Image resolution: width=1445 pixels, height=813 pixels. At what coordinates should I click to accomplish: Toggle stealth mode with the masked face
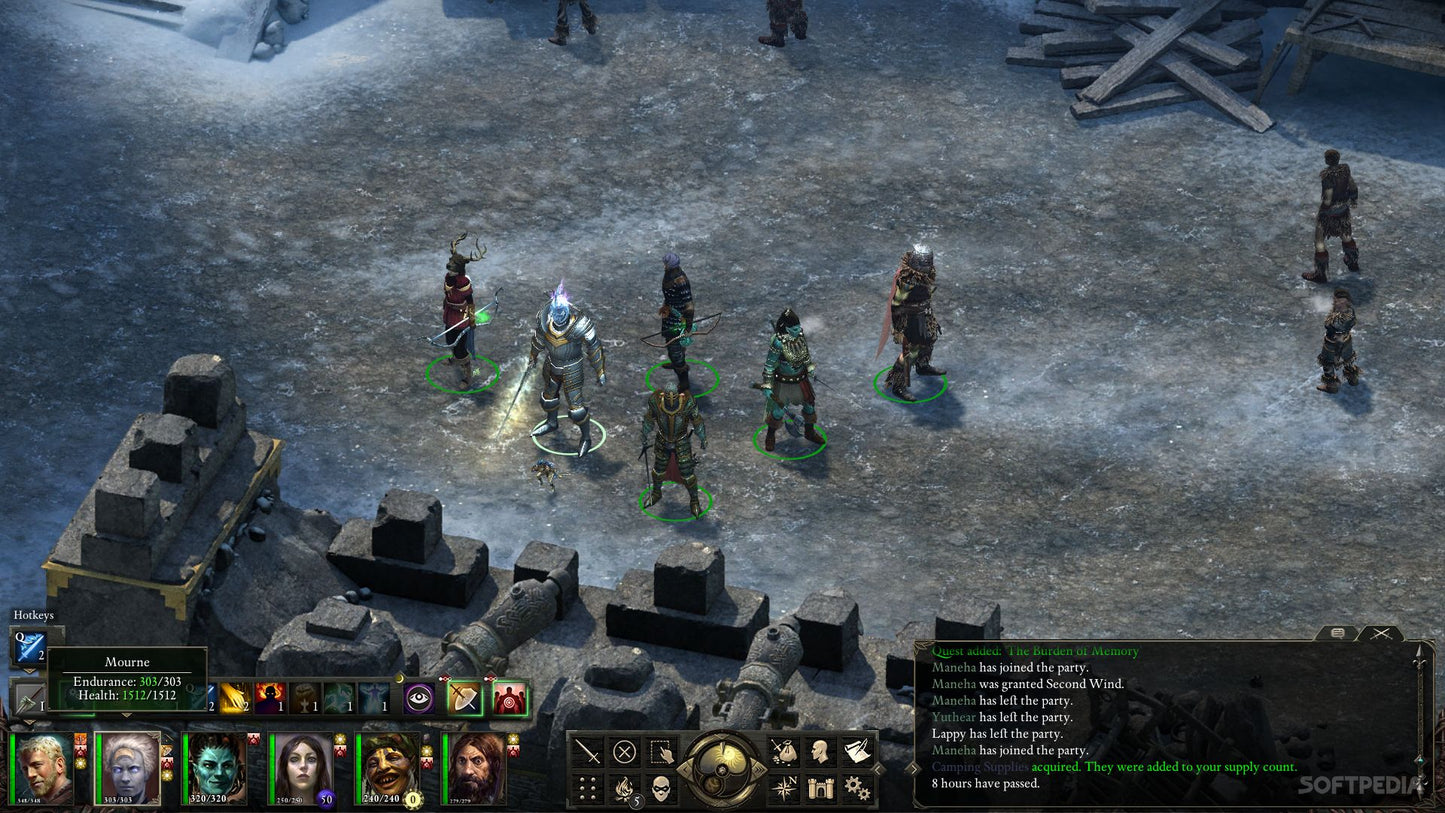pyautogui.click(x=660, y=788)
